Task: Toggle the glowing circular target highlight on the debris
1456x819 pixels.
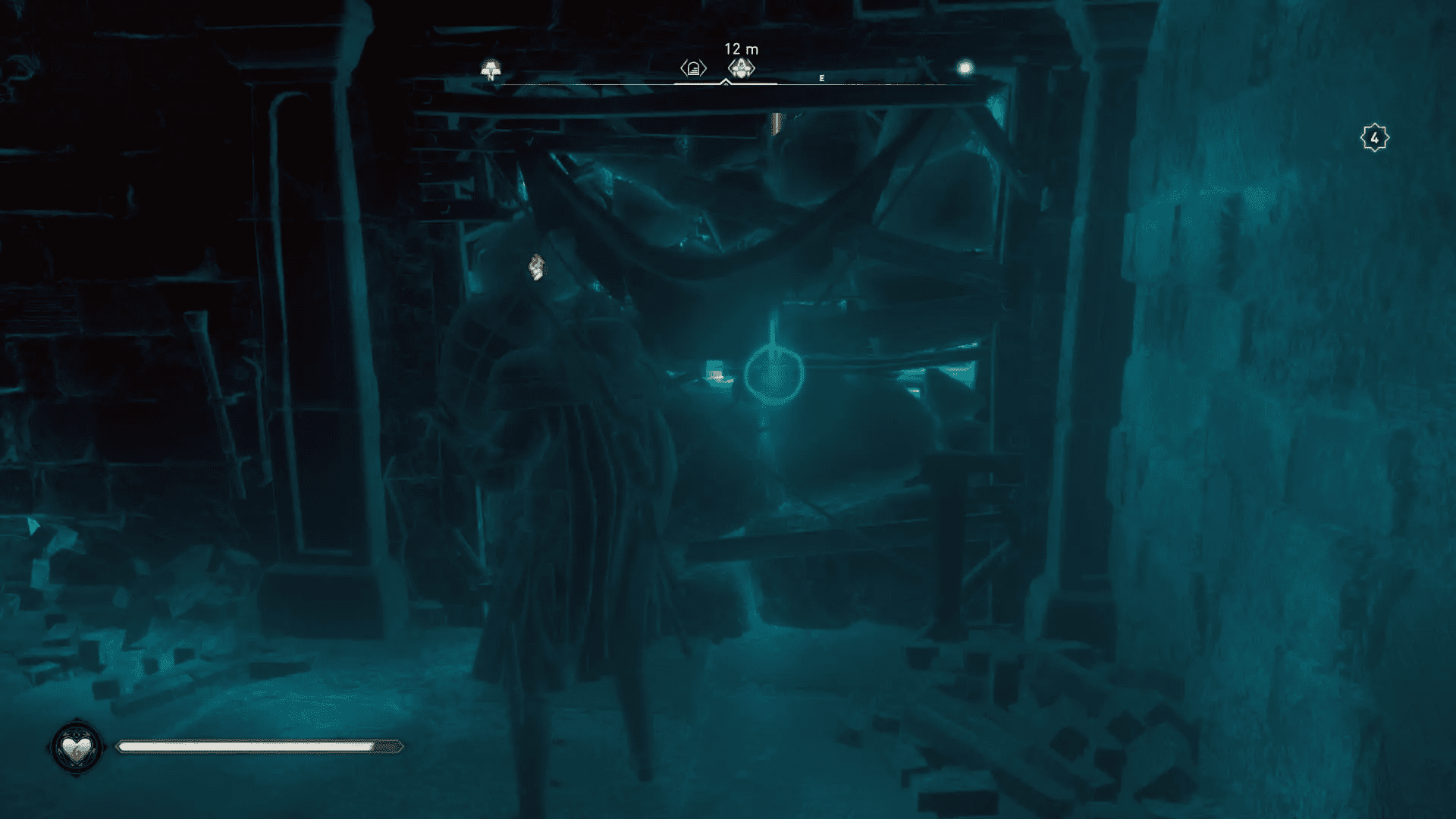Action: tap(773, 373)
